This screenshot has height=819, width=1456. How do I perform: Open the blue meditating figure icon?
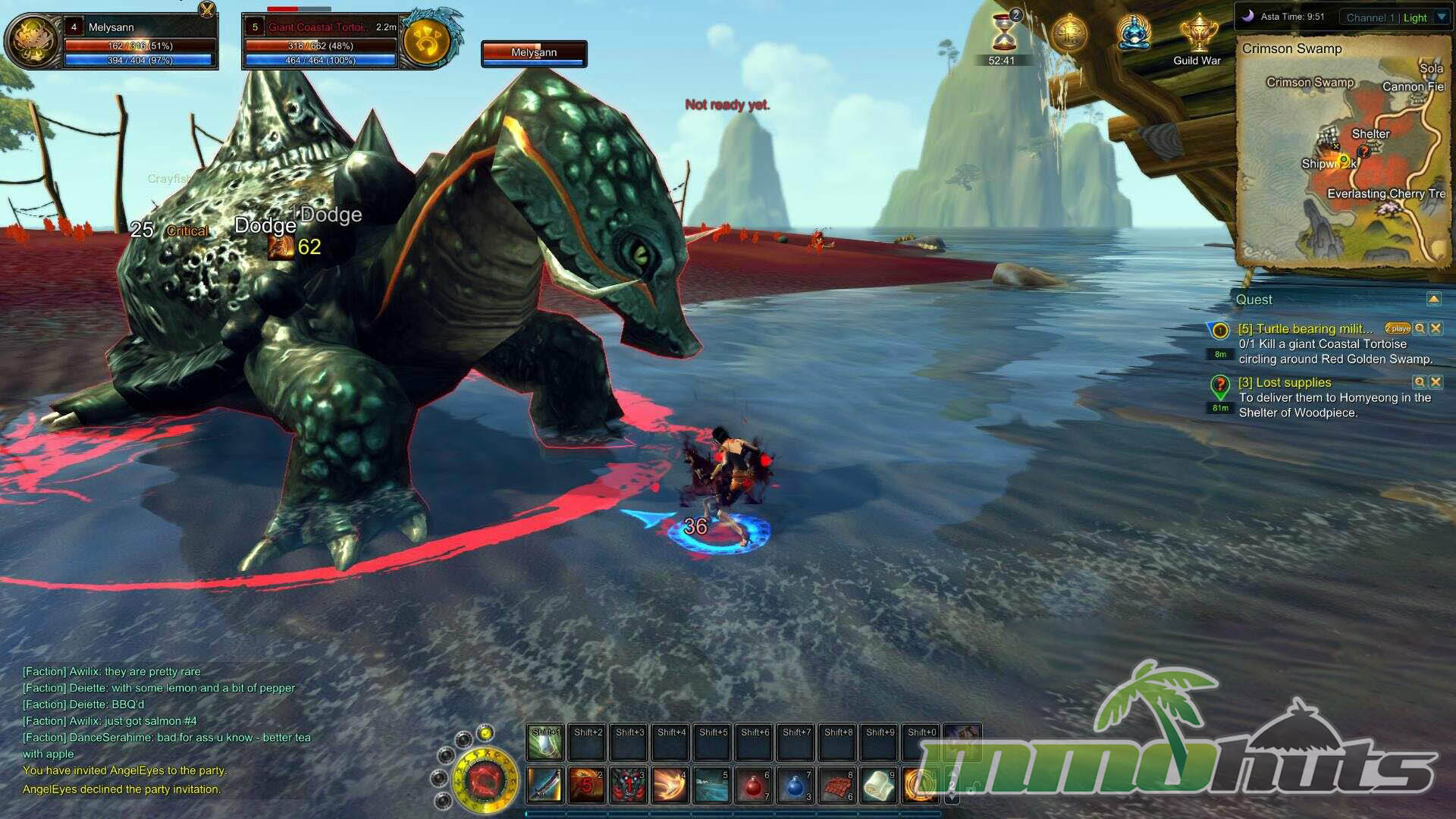1134,33
